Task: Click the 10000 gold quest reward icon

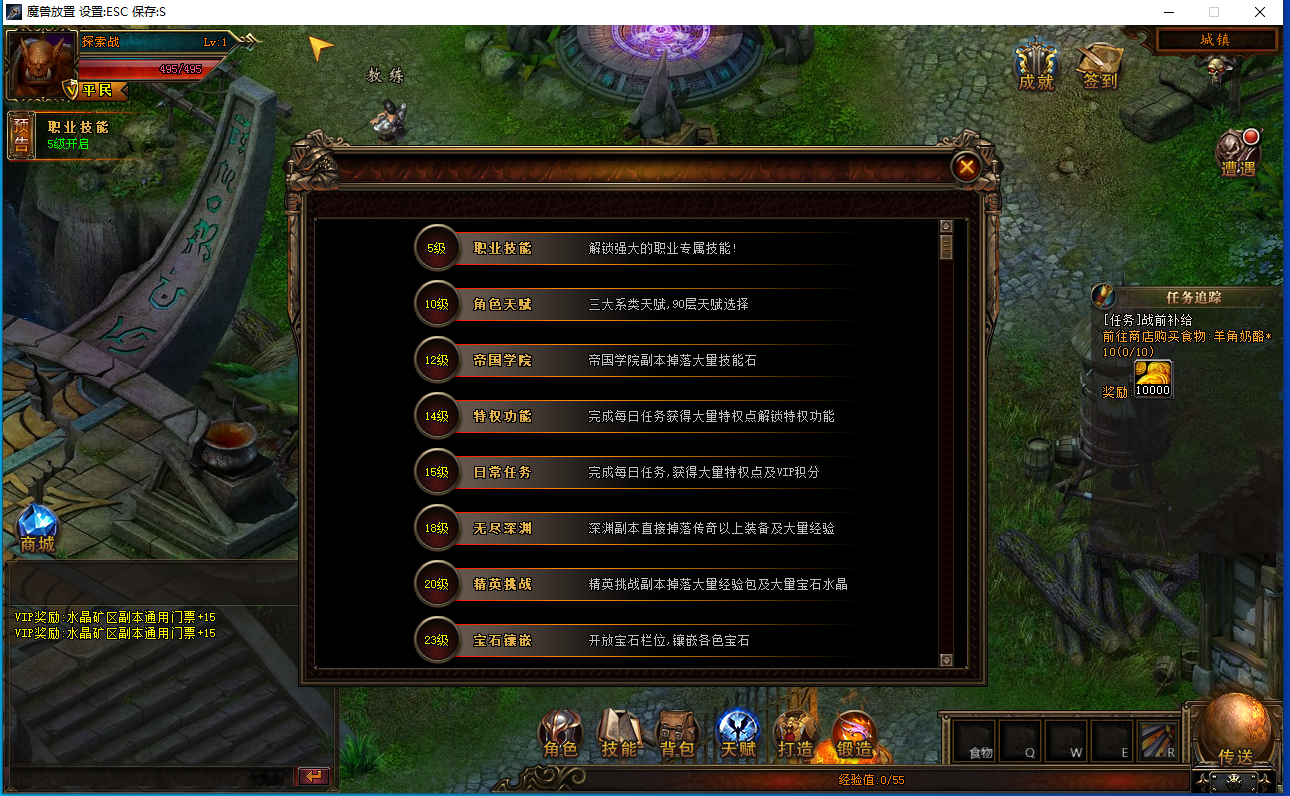Action: click(x=1152, y=379)
